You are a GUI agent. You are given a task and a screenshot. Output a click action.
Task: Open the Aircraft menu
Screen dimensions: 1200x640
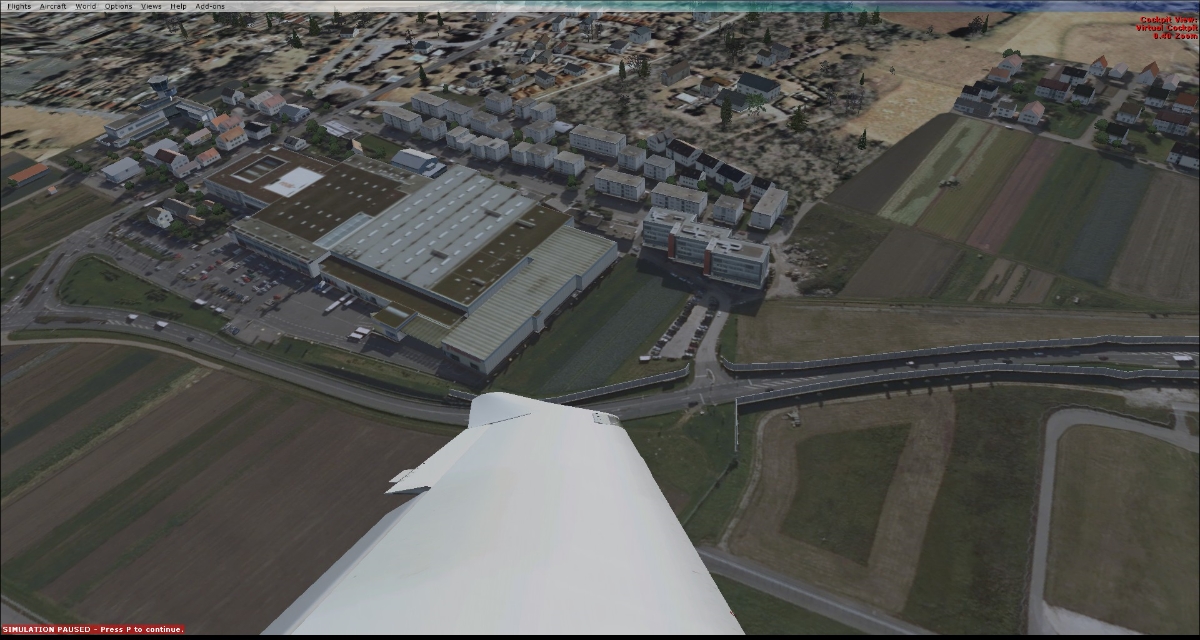53,6
